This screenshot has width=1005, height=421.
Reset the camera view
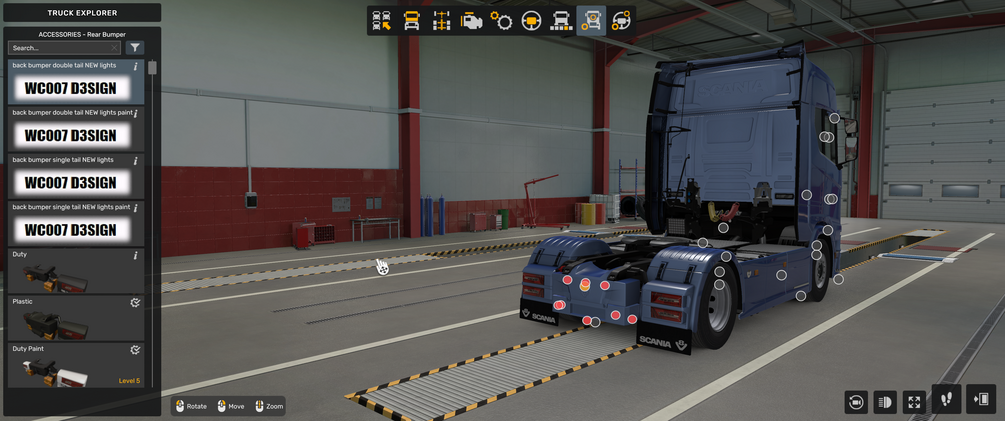[x=855, y=401]
